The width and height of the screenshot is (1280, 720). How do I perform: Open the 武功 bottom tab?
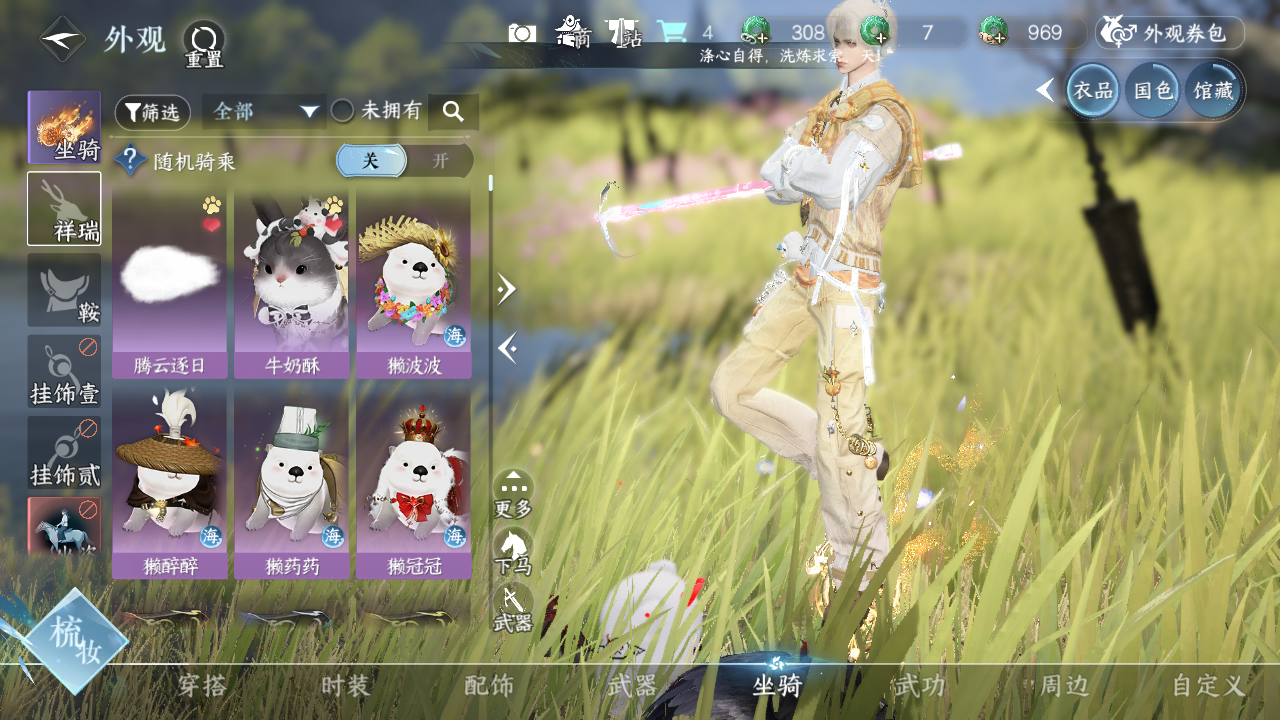[920, 686]
